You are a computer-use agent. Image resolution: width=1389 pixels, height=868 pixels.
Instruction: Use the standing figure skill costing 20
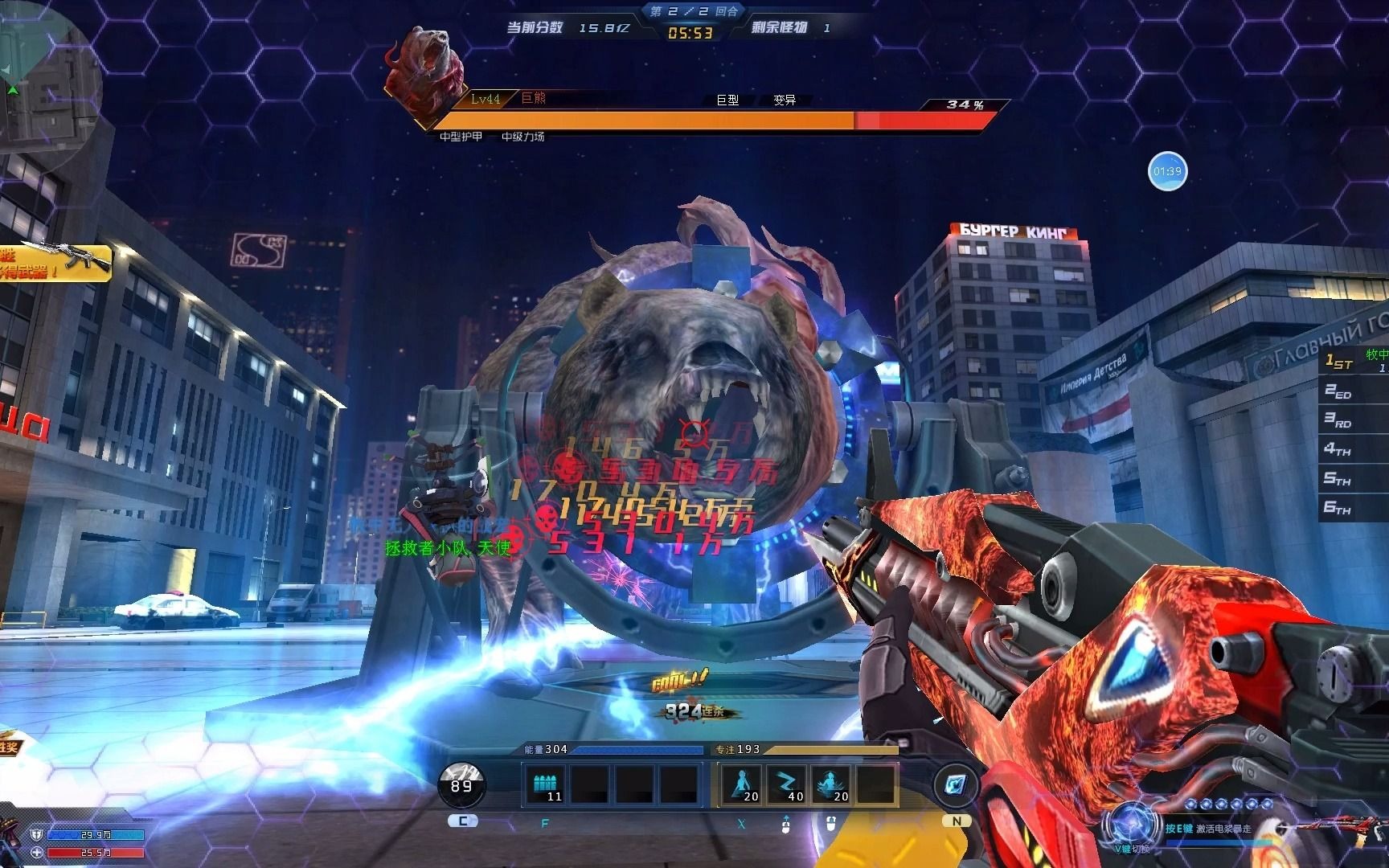(741, 784)
